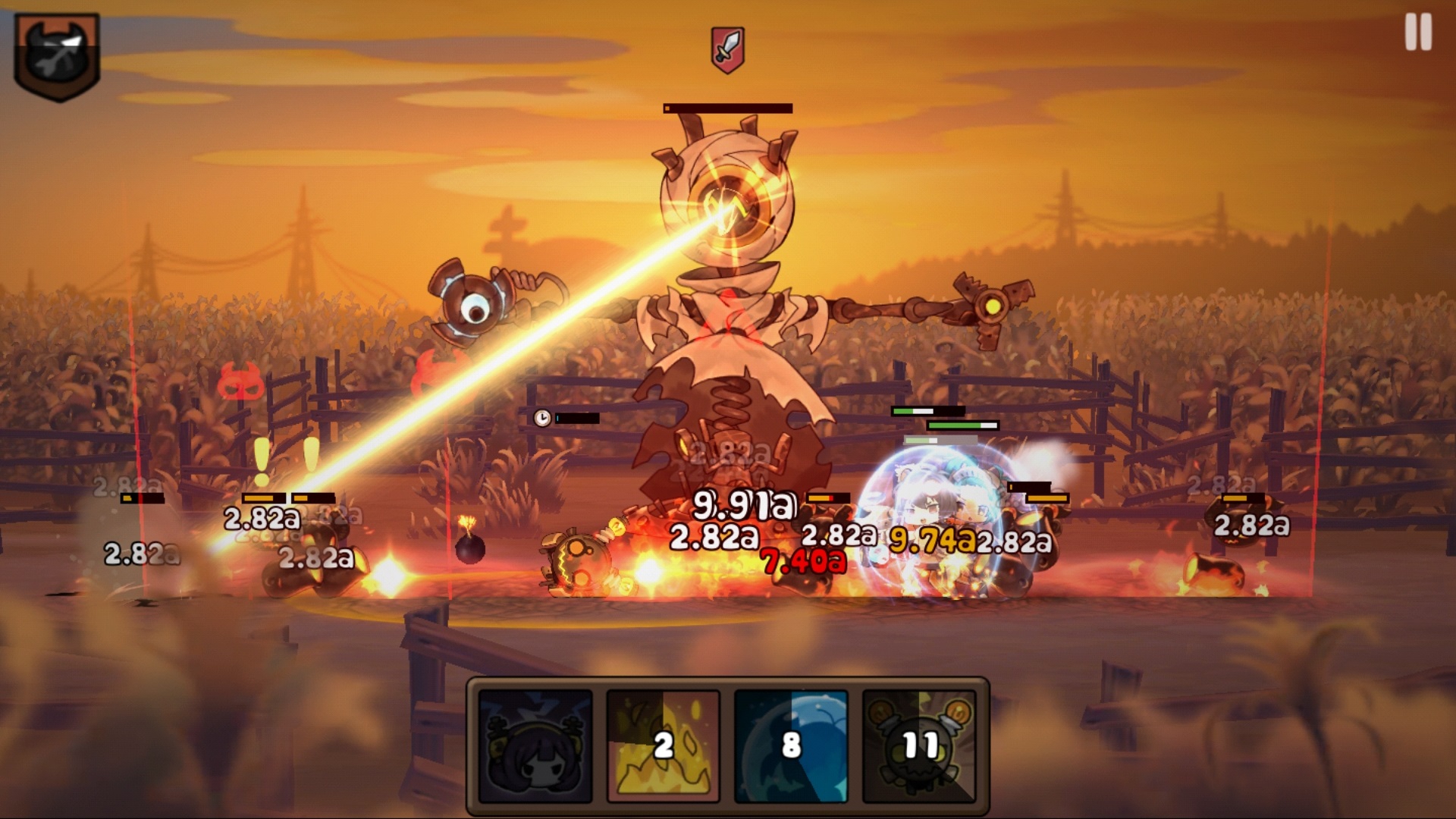Use the fire skill on cooldown 2
Screen dimensions: 1456x819
(x=664, y=746)
